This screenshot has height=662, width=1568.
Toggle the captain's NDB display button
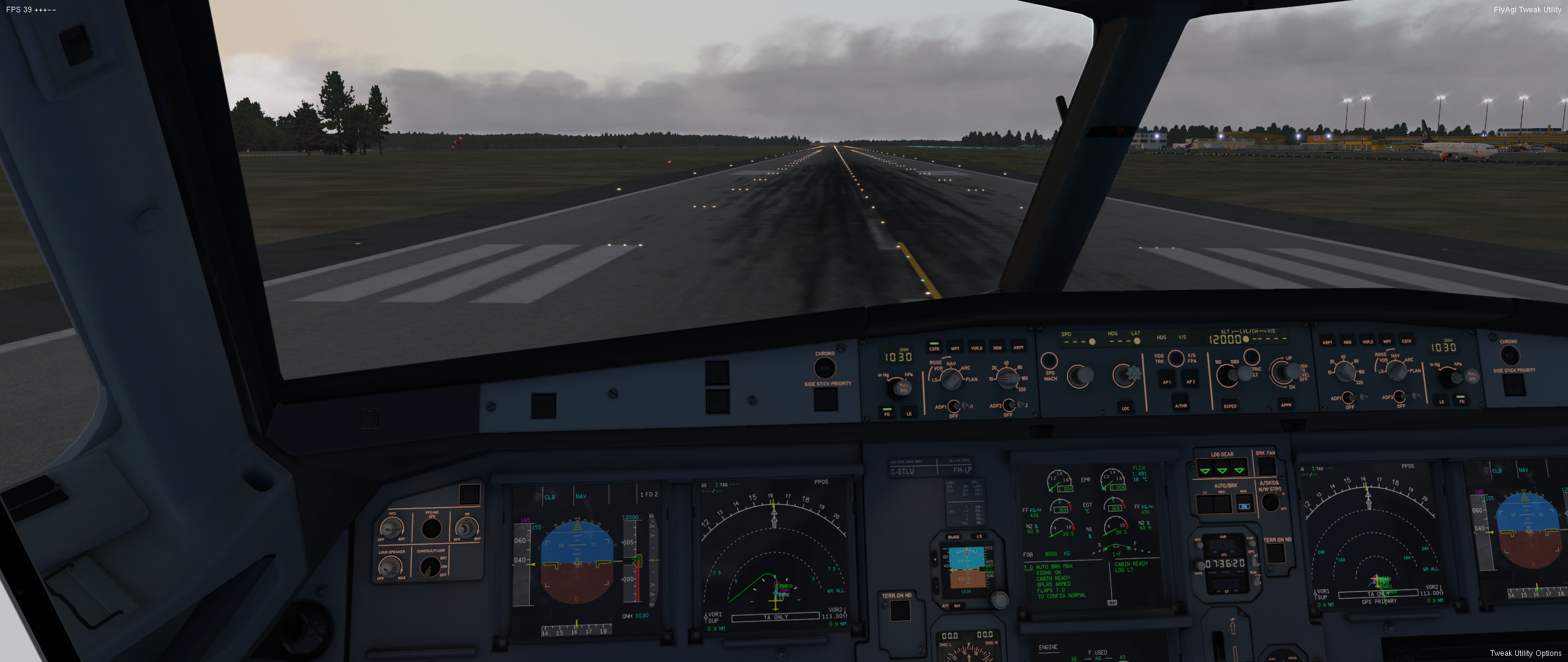click(x=997, y=346)
